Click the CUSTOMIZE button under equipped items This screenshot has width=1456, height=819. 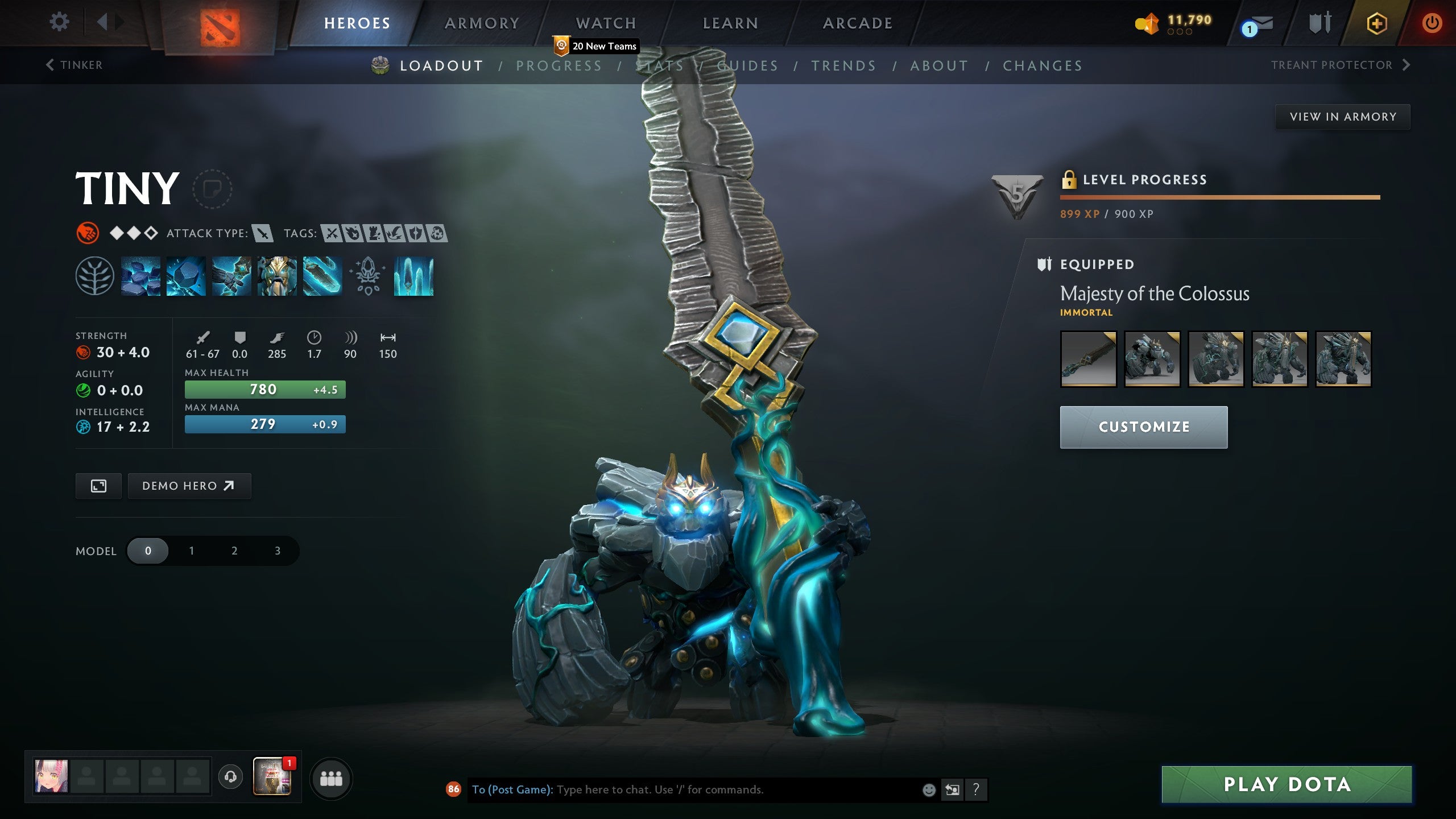tap(1143, 427)
